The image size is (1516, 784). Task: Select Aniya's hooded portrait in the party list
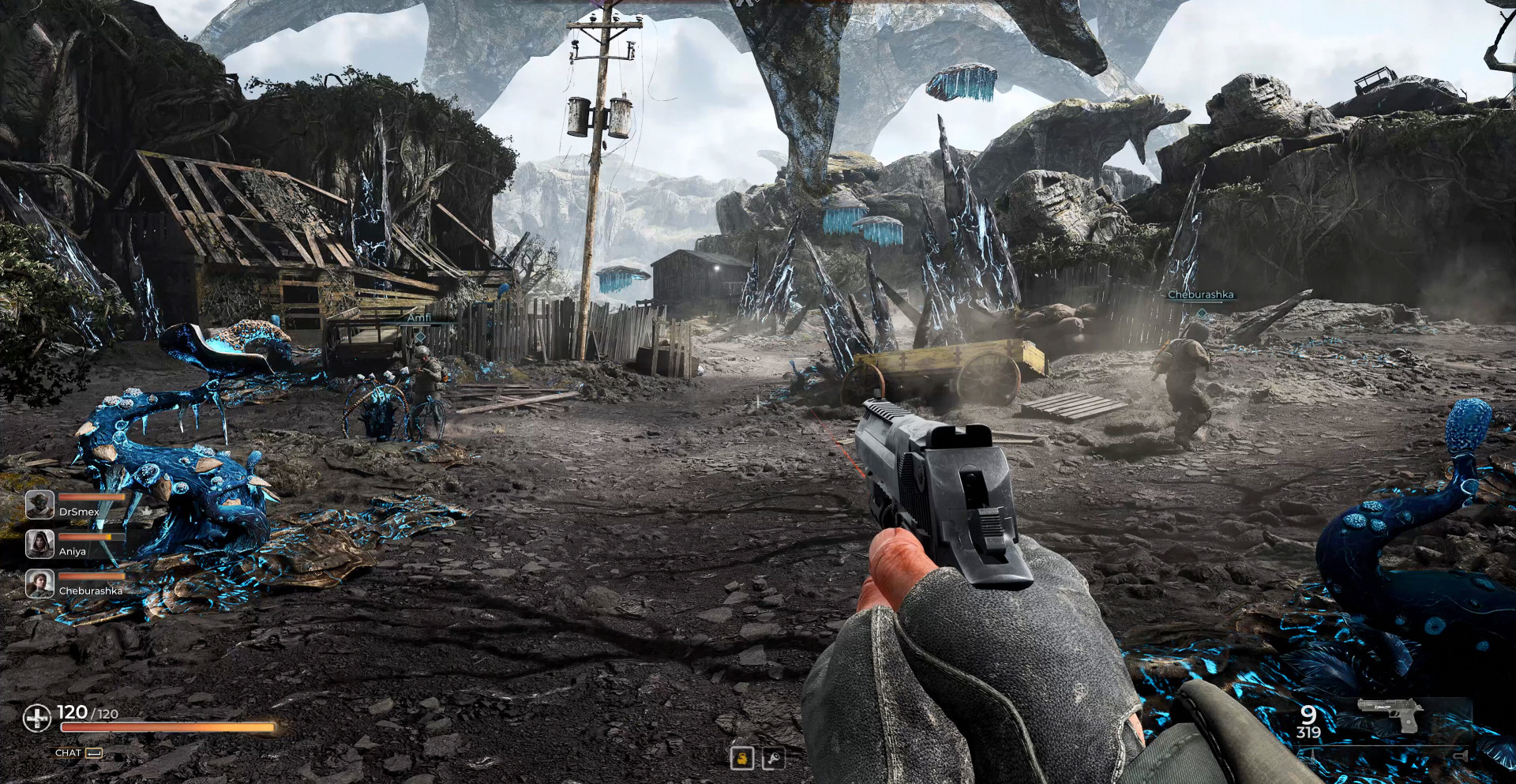(39, 544)
